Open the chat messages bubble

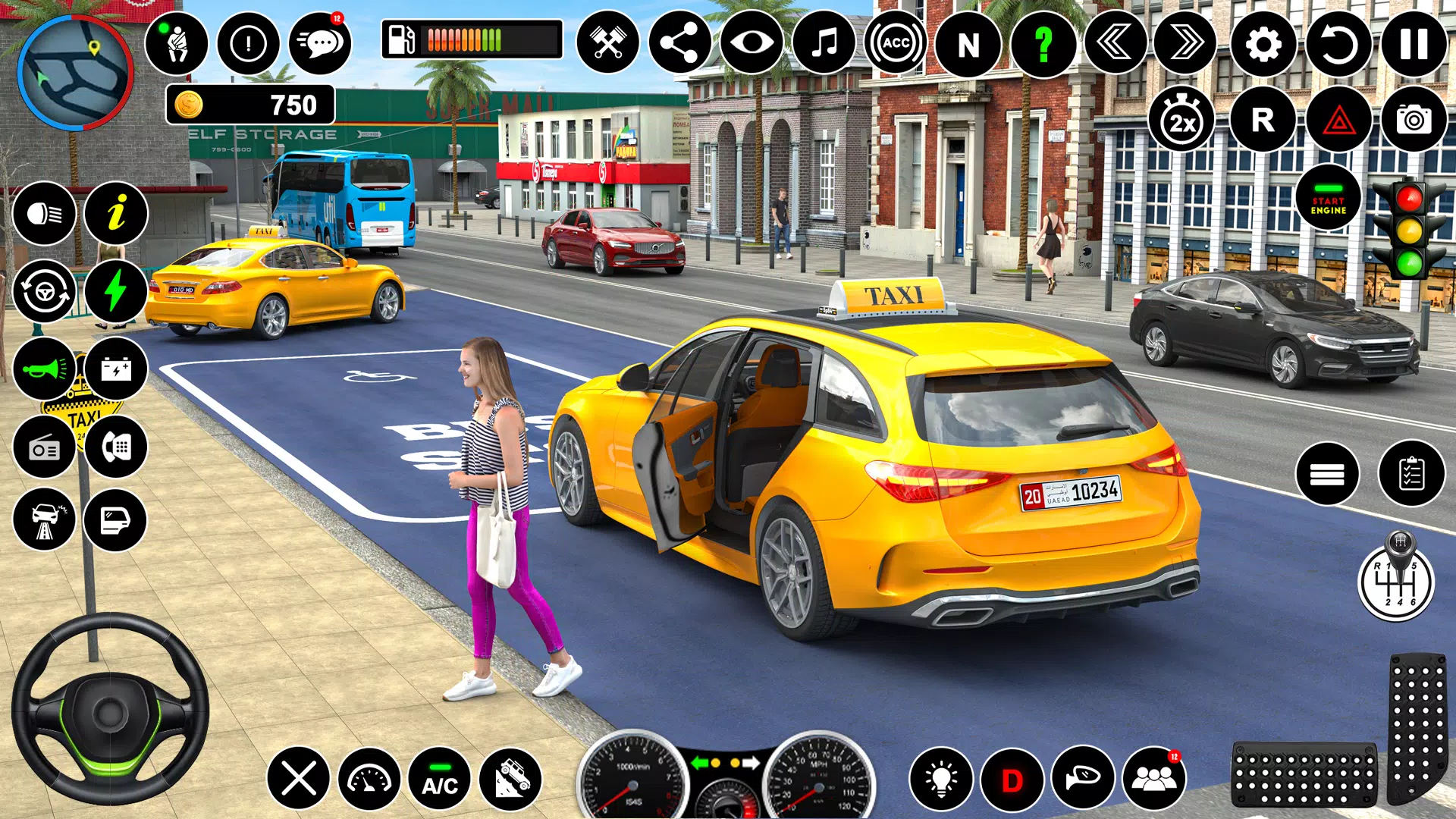pos(321,43)
